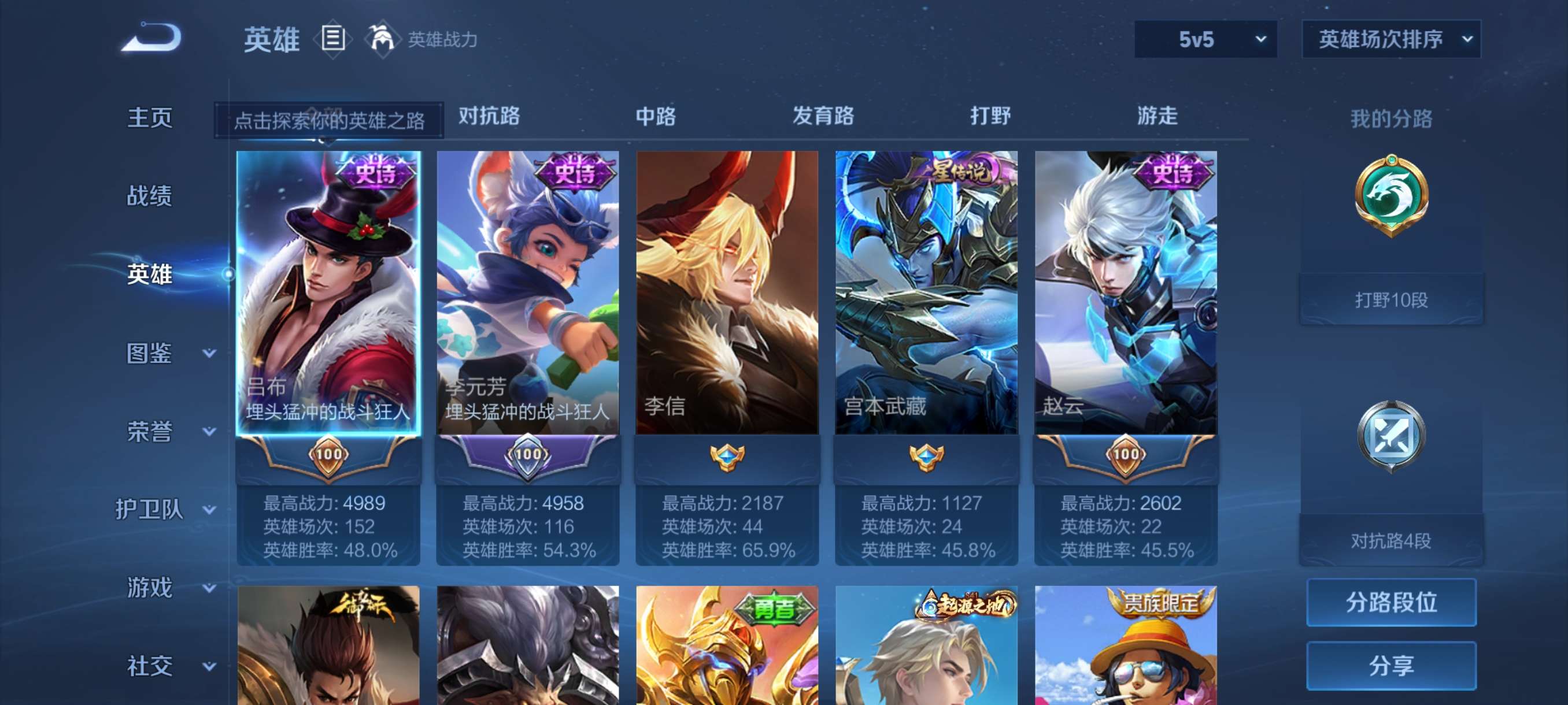Select the 李信 hero card
The width and height of the screenshot is (1568, 705).
click(x=726, y=298)
